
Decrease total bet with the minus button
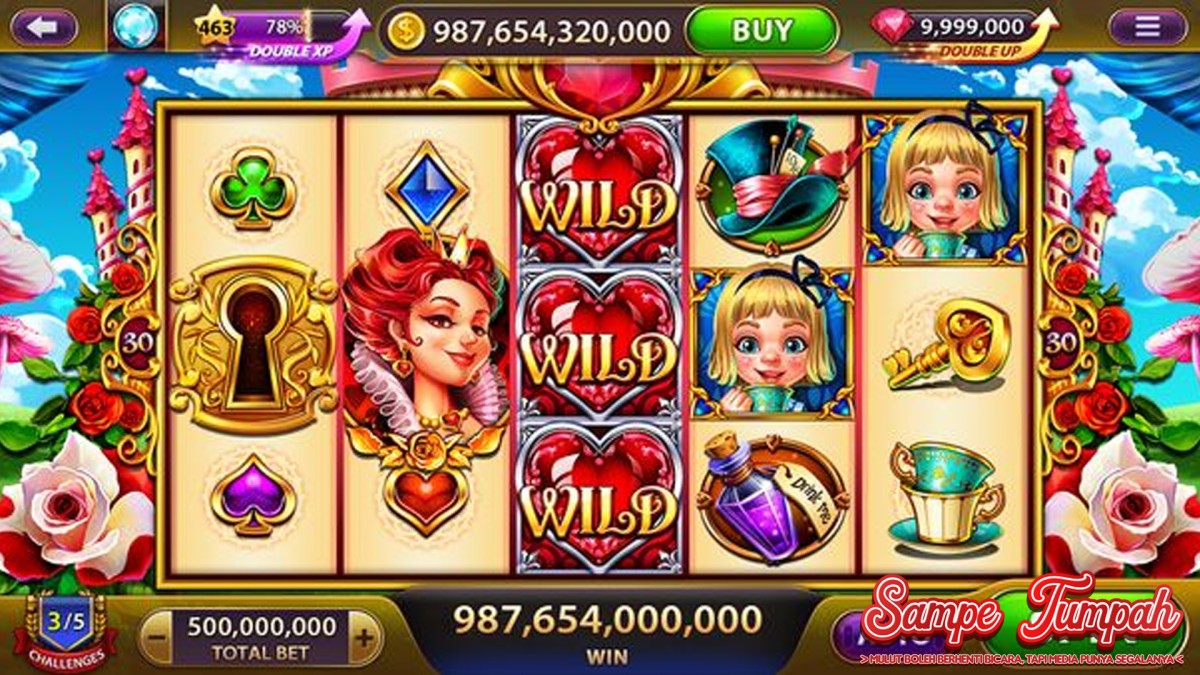[x=154, y=637]
